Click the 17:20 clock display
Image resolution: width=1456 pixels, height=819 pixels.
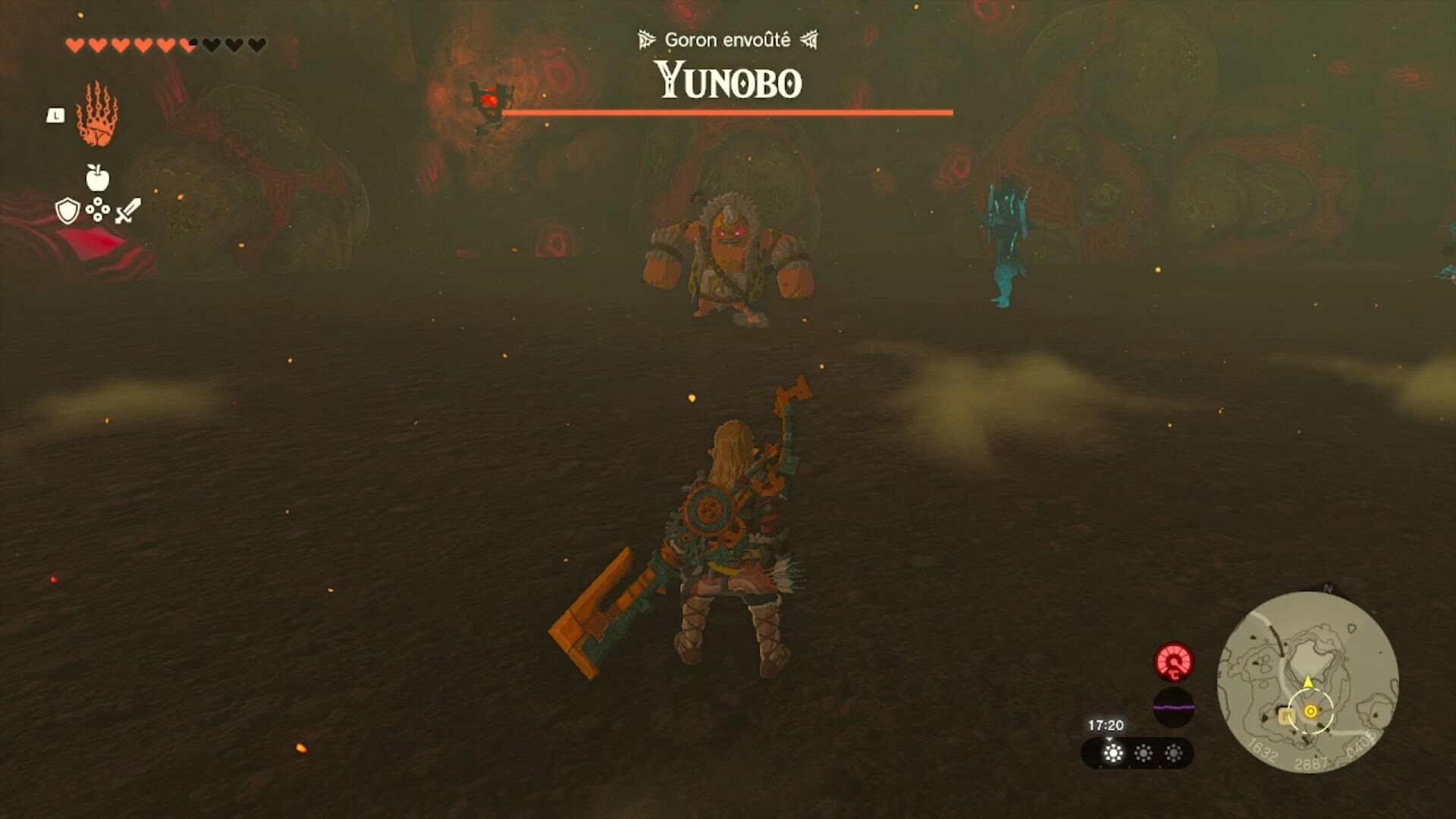1106,724
